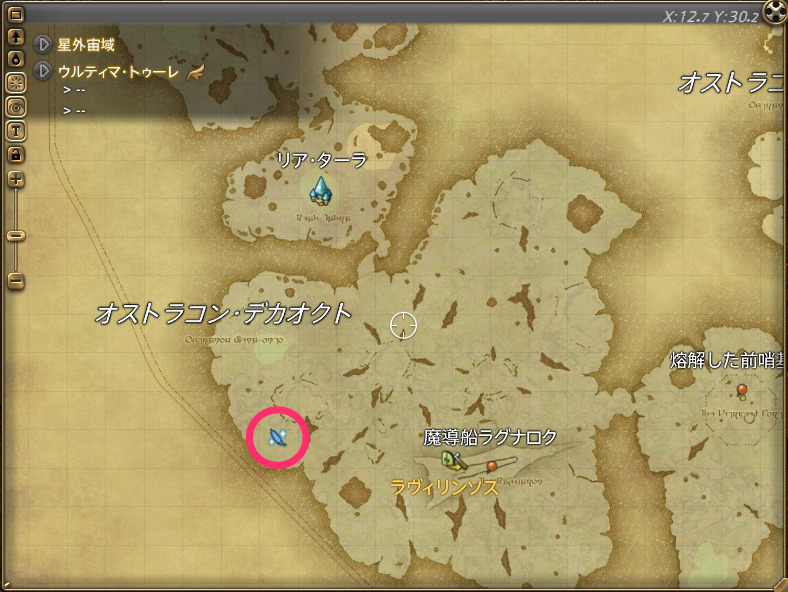The width and height of the screenshot is (788, 592).
Task: Close the map window
Action: (x=775, y=12)
